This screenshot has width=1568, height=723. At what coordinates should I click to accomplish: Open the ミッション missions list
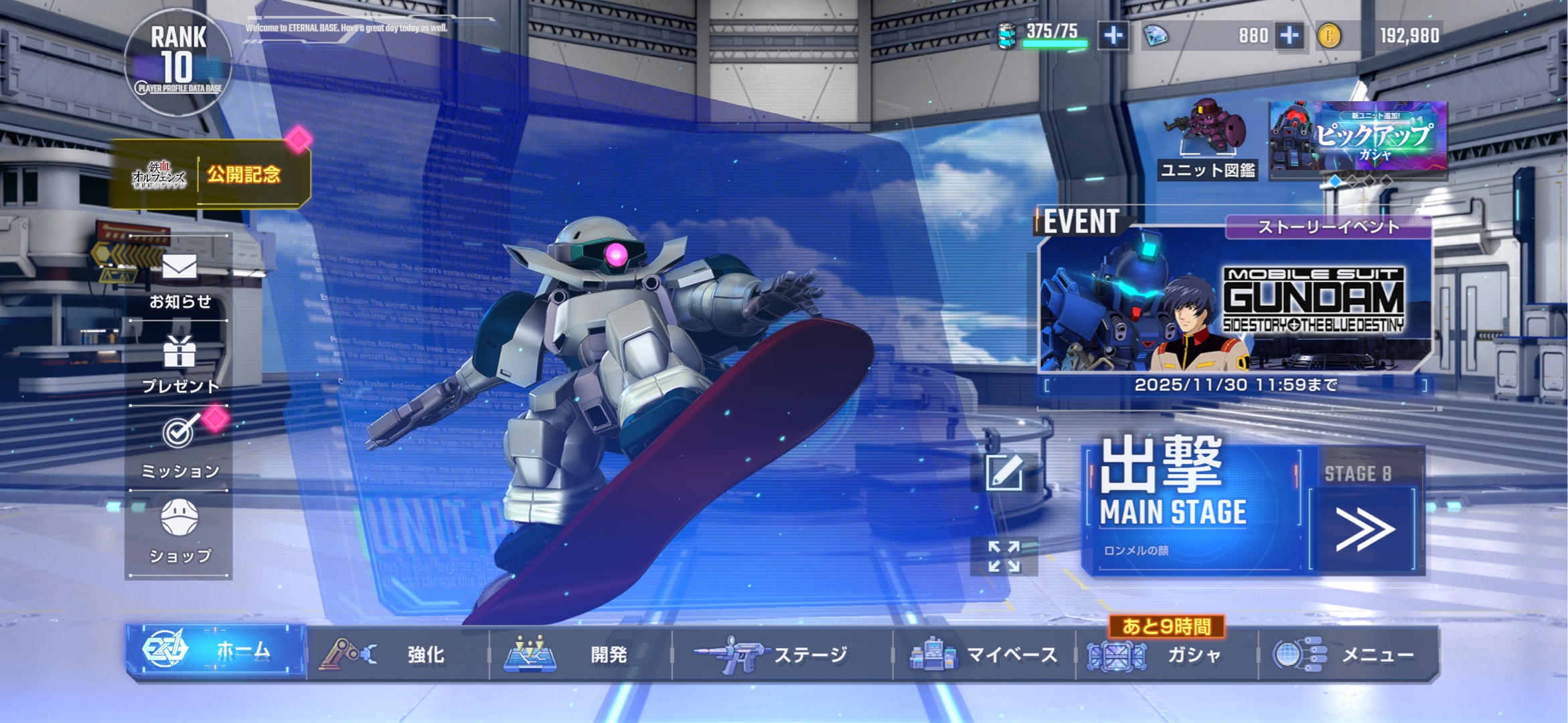pos(179,448)
